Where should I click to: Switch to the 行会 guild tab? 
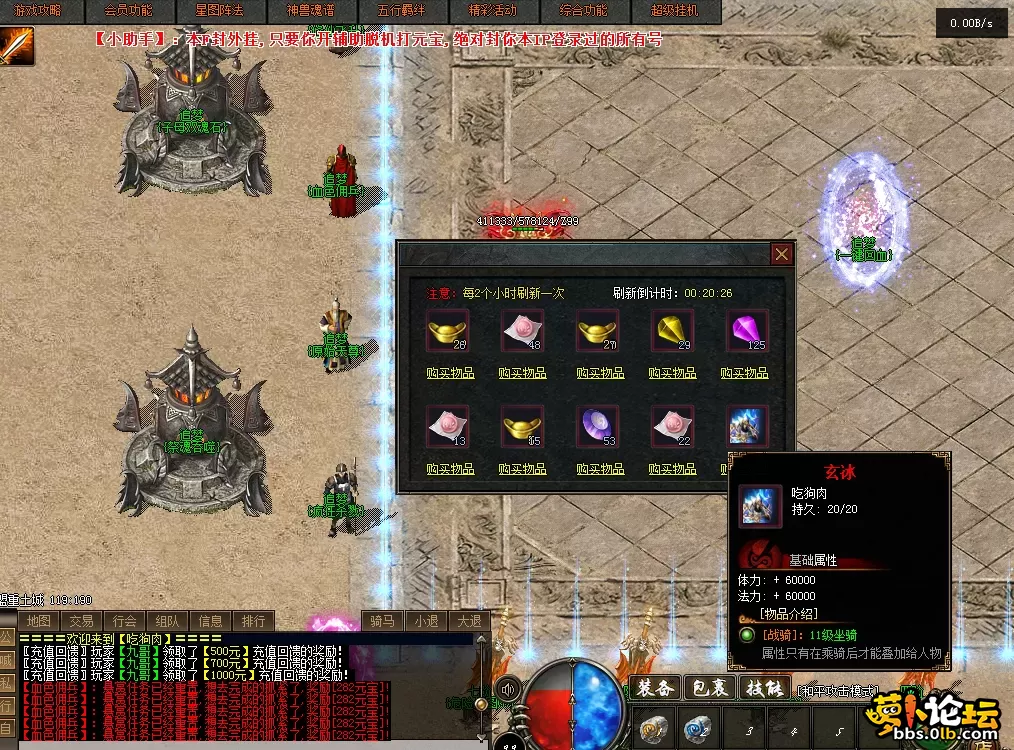[125, 621]
